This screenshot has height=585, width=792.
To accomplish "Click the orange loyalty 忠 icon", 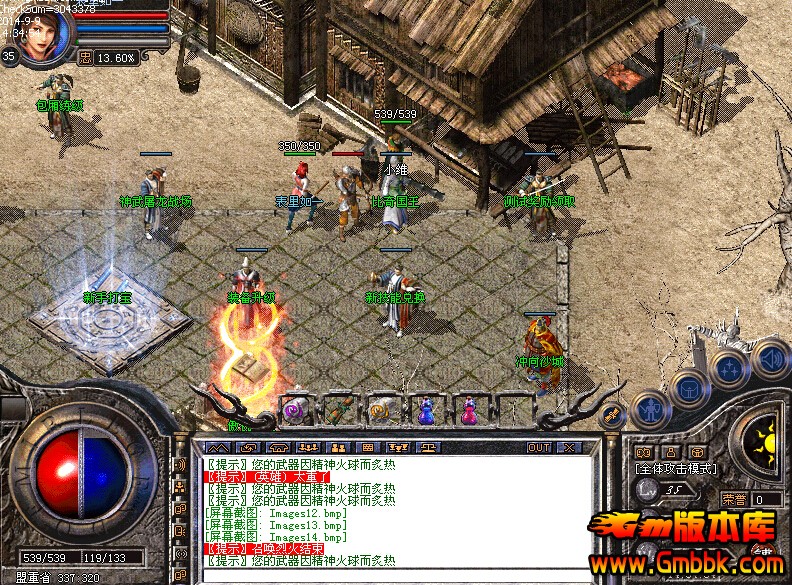I will (x=85, y=57).
